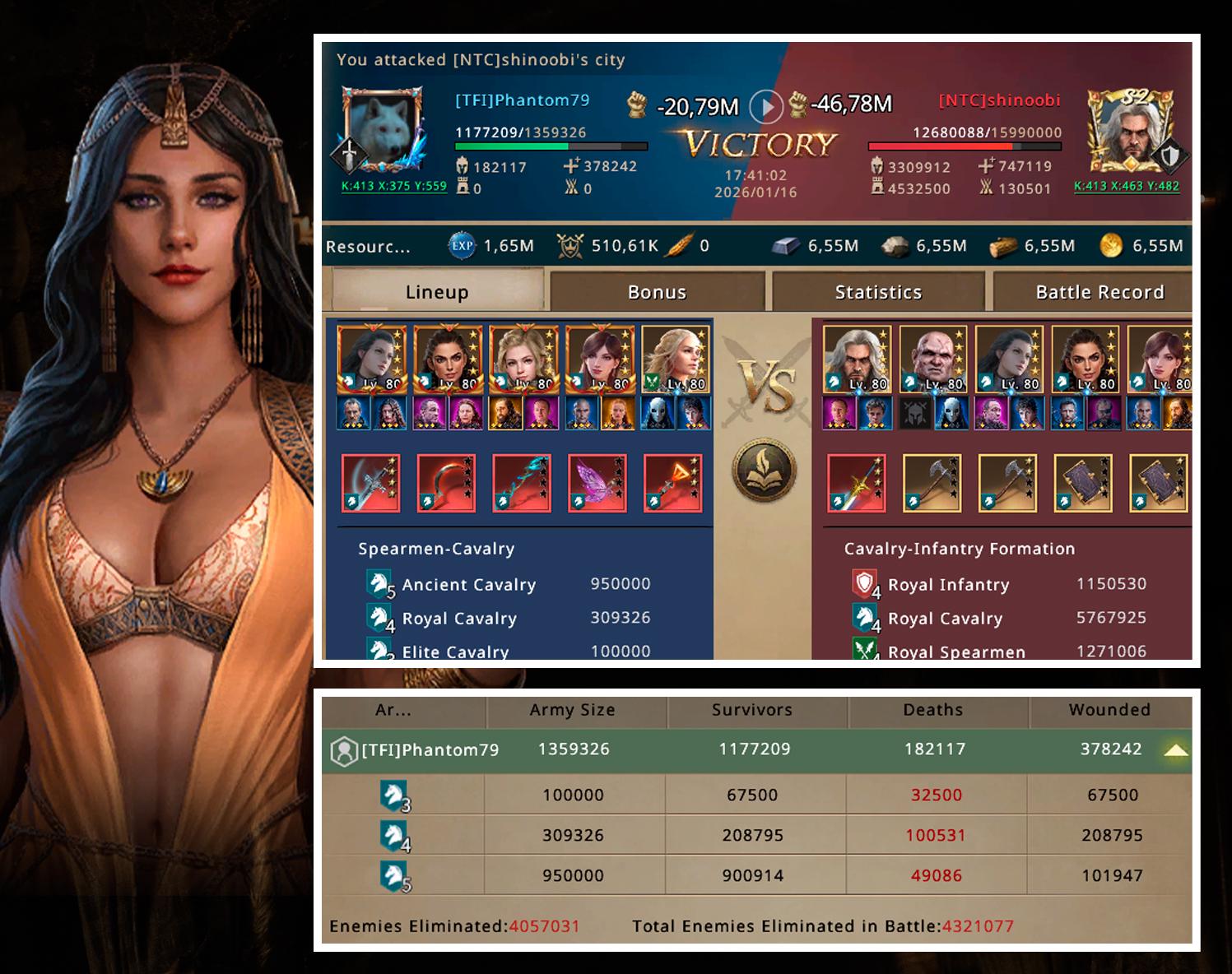Inspect the purple butterfly wing artifact
1232x974 pixels.
coord(597,483)
